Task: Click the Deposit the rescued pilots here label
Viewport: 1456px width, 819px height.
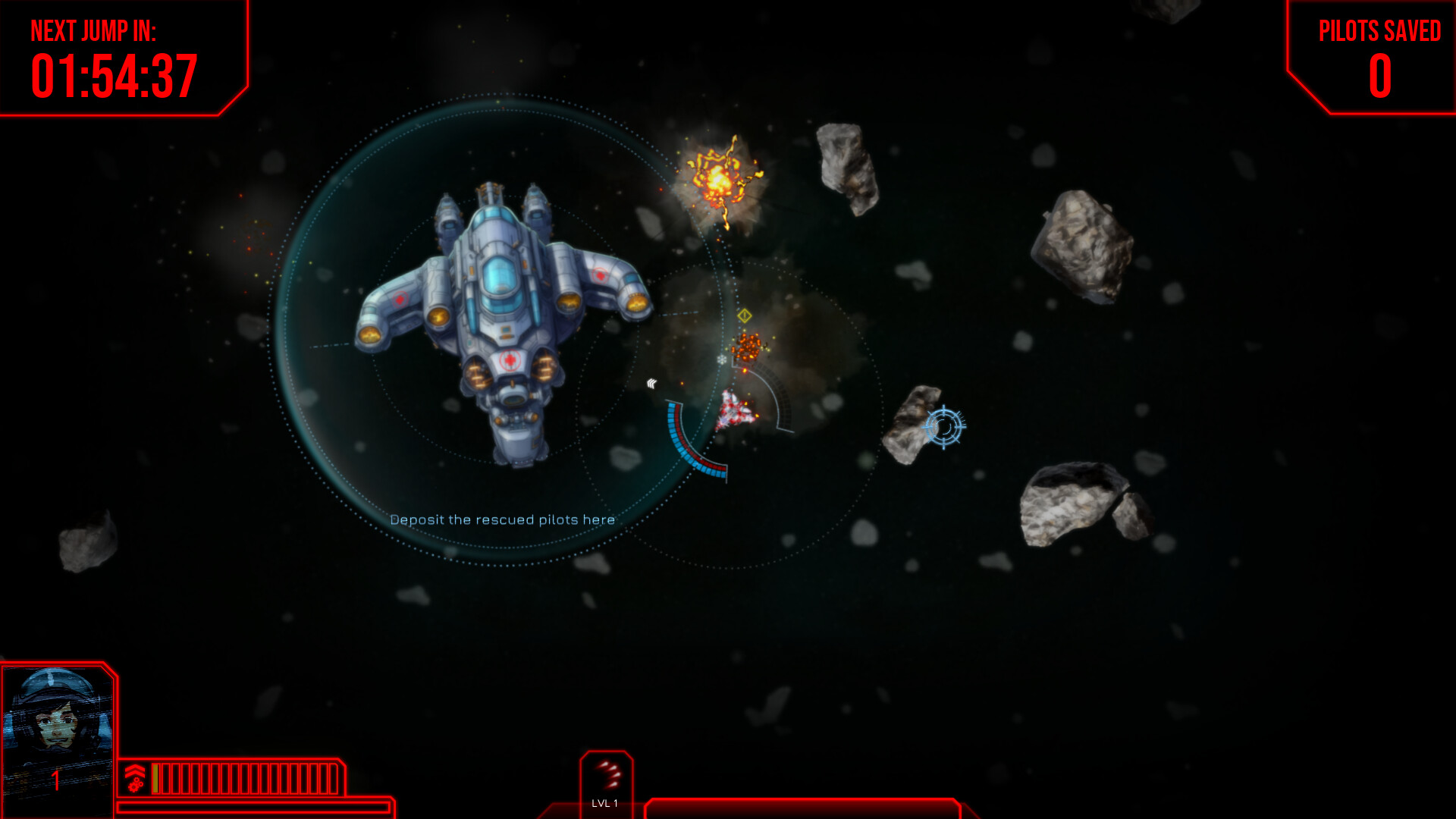Action: click(503, 520)
